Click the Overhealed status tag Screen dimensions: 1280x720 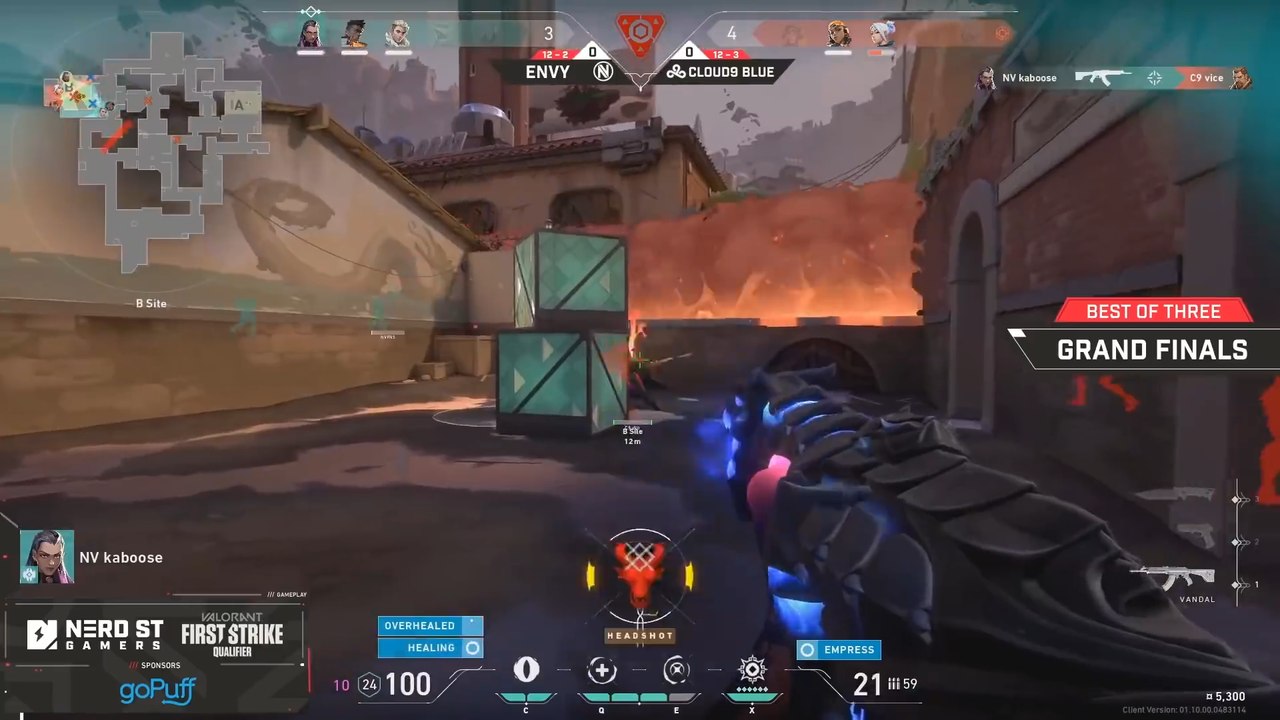pyautogui.click(x=430, y=626)
